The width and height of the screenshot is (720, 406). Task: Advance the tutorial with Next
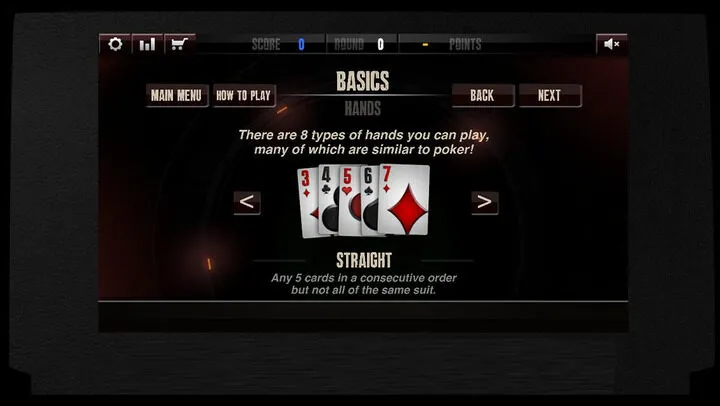coord(549,96)
